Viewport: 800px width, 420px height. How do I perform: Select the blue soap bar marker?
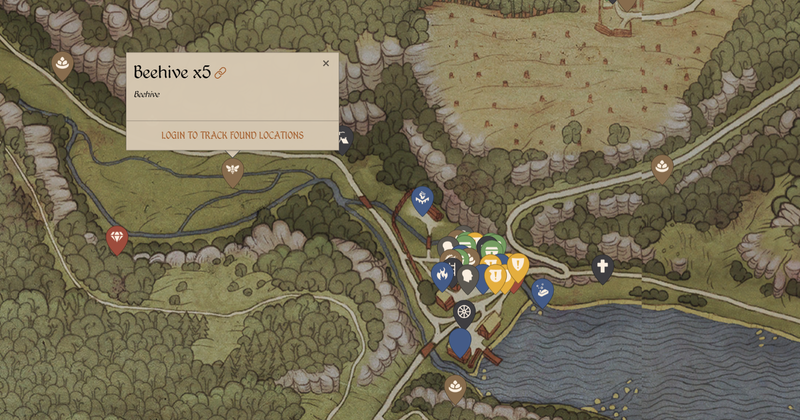543,290
